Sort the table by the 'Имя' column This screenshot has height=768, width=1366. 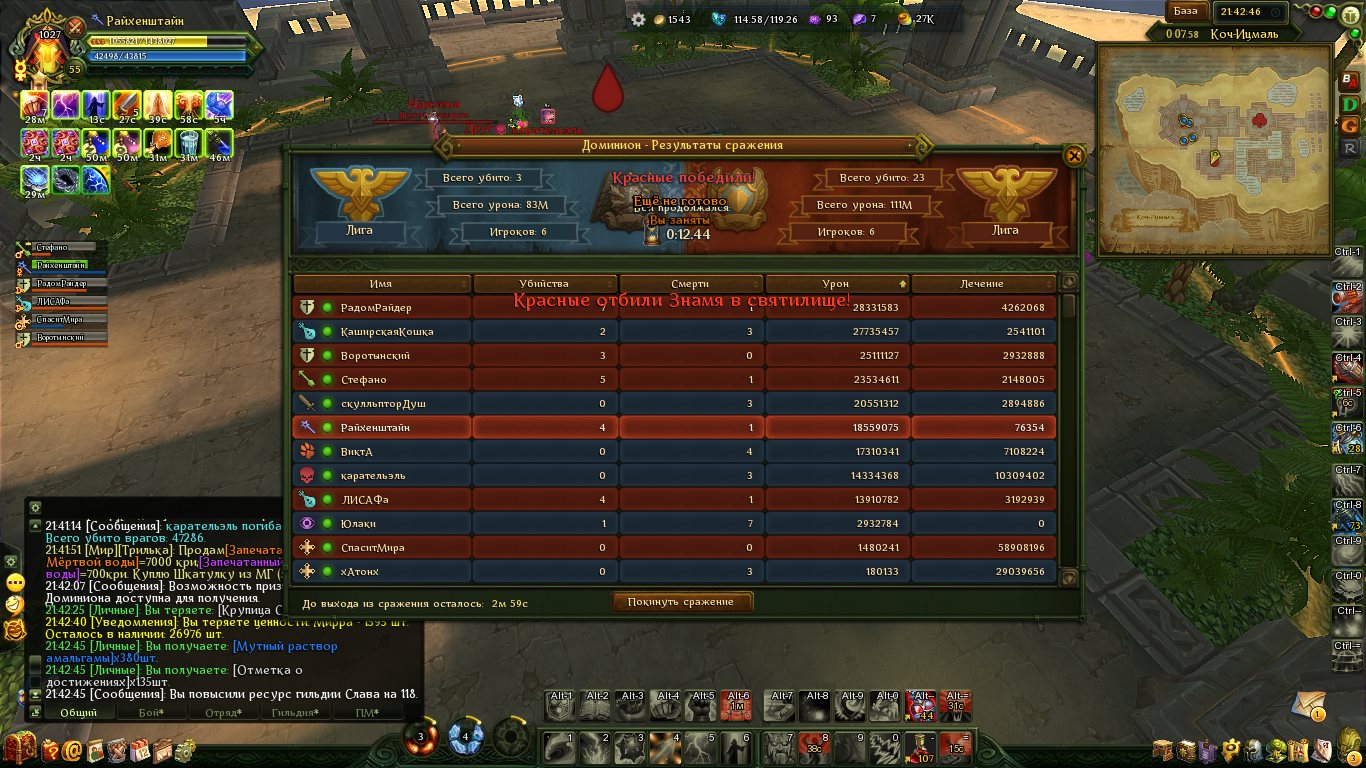[x=380, y=284]
